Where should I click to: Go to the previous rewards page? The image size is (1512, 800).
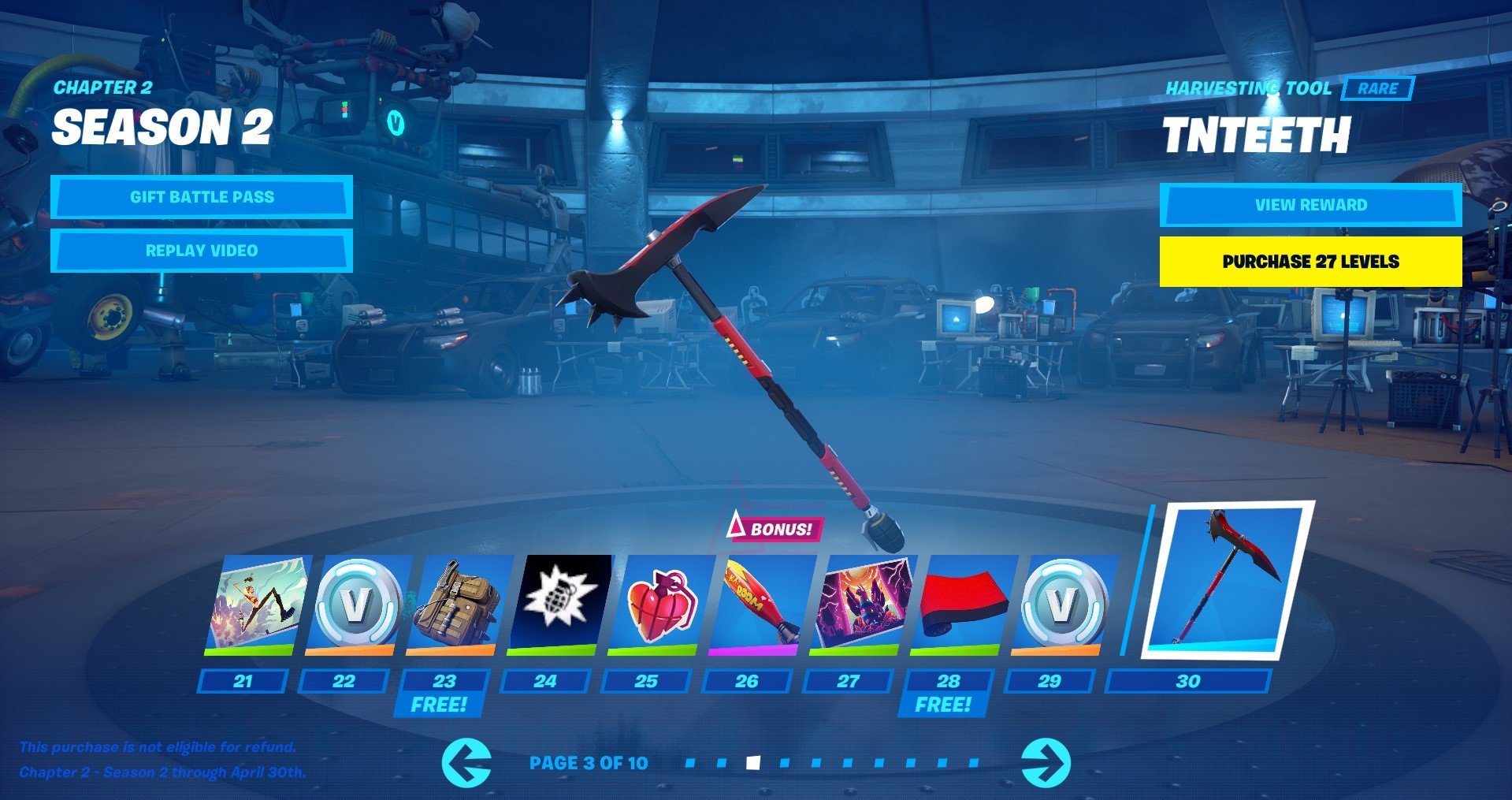[x=466, y=762]
